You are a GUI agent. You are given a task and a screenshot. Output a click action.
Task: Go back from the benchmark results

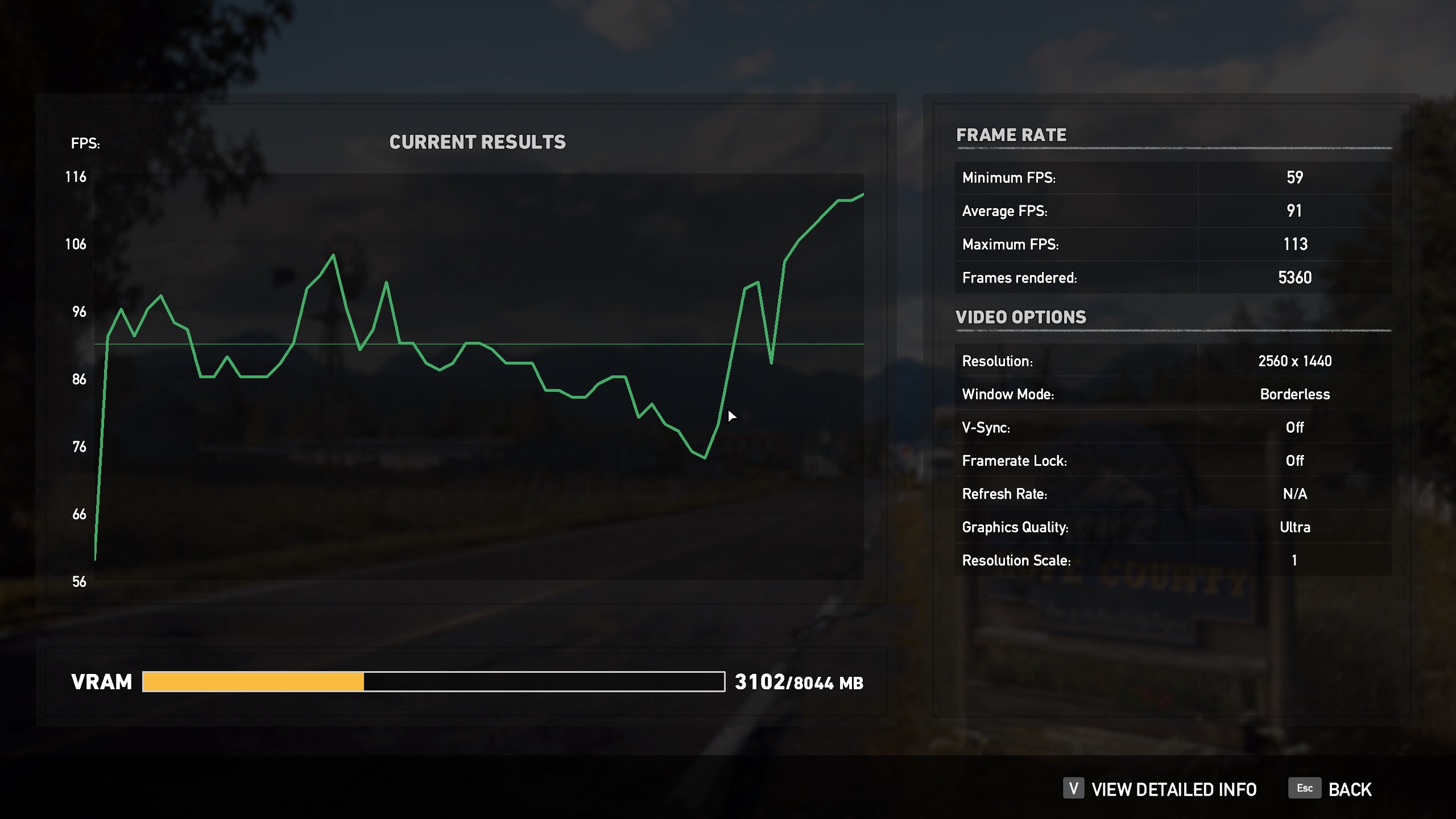pyautogui.click(x=1349, y=789)
